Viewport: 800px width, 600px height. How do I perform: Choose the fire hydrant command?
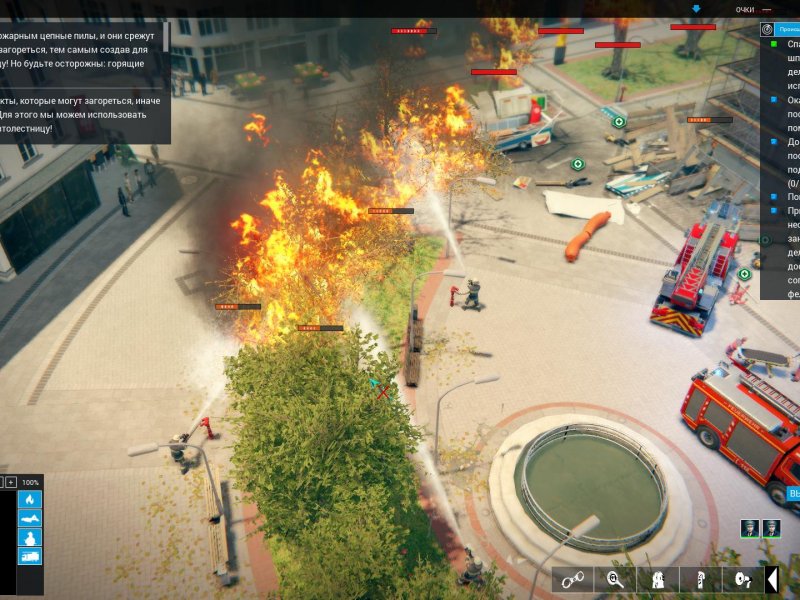(700, 579)
